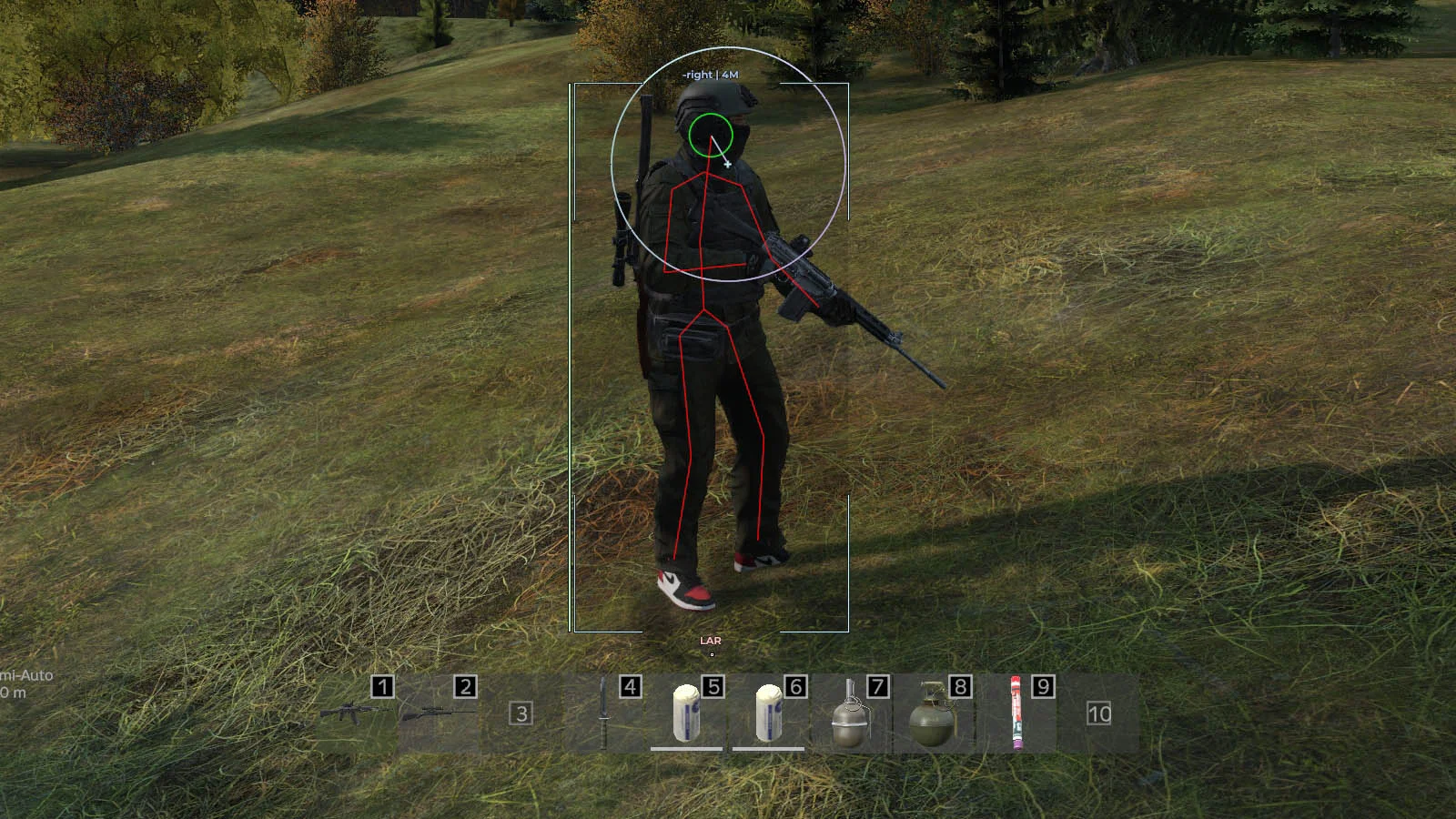The width and height of the screenshot is (1456, 819).
Task: Choose the combat knife in slot 4
Action: click(603, 713)
